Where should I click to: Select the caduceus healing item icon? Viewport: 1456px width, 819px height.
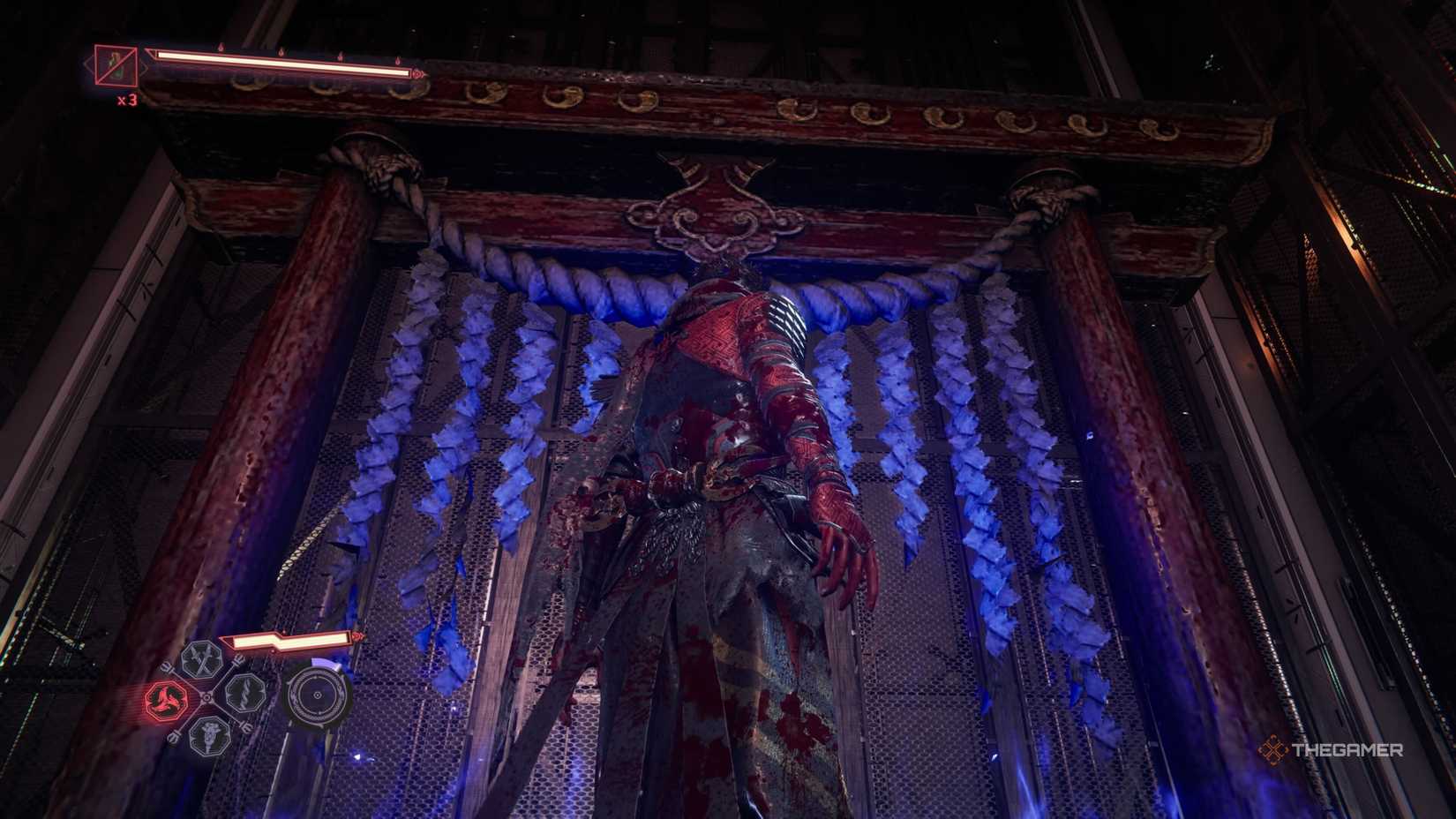[210, 735]
